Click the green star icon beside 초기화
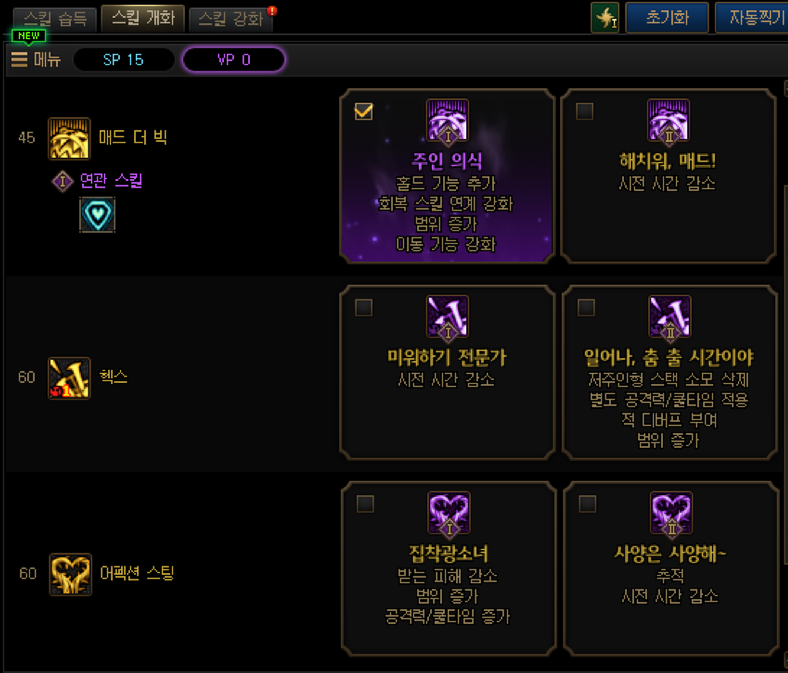The width and height of the screenshot is (788, 673). (x=604, y=18)
